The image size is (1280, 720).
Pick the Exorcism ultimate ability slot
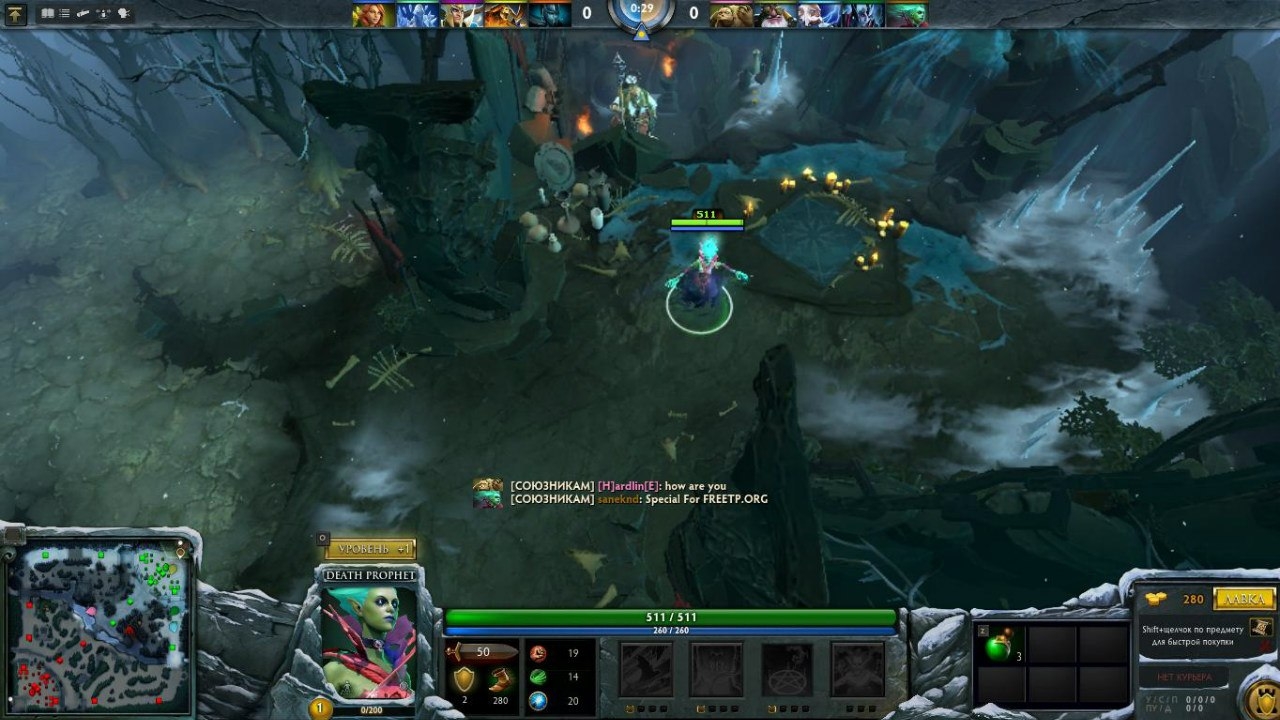coord(857,668)
